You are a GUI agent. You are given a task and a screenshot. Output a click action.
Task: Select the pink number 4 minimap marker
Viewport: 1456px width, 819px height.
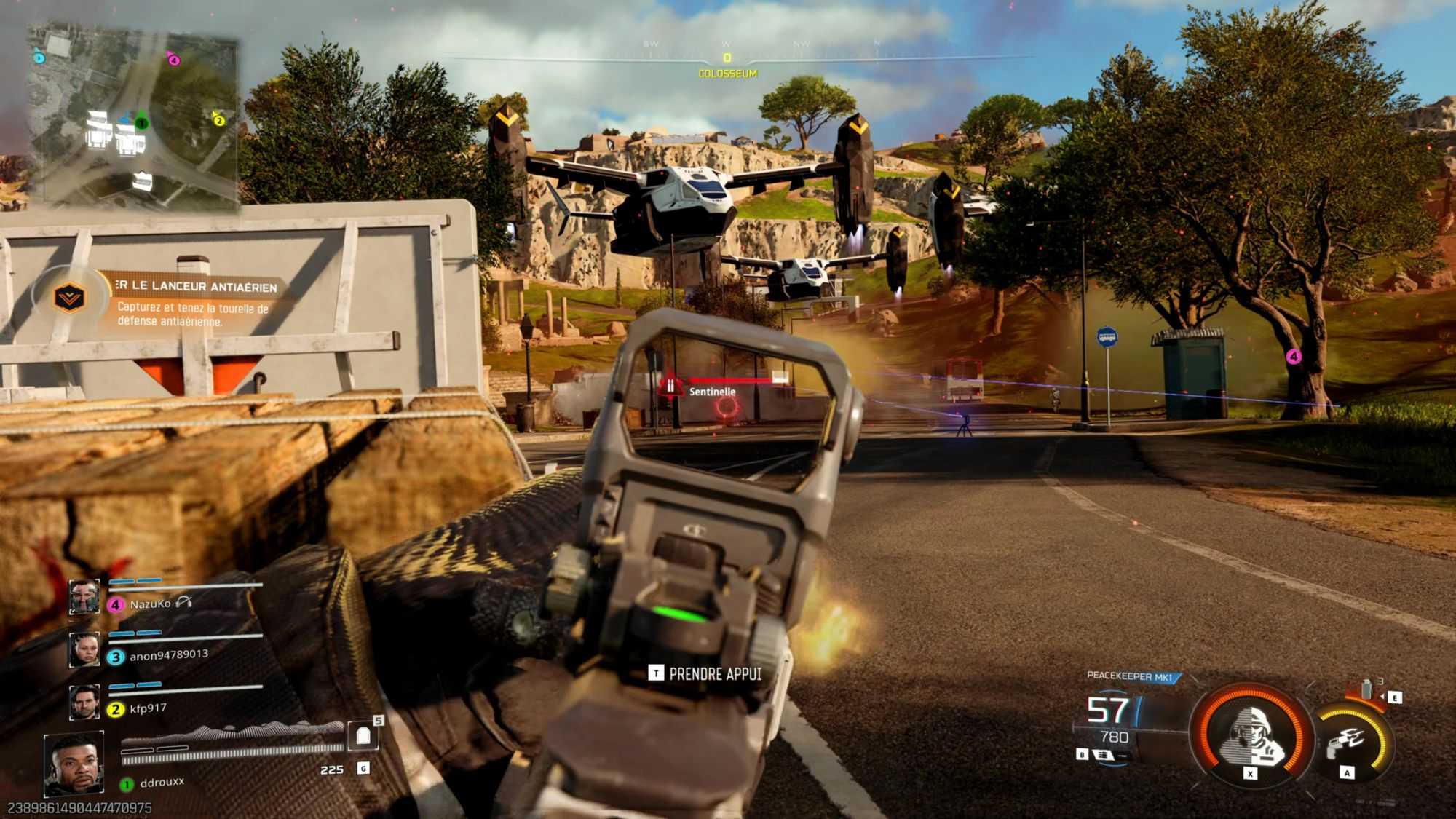point(173,59)
